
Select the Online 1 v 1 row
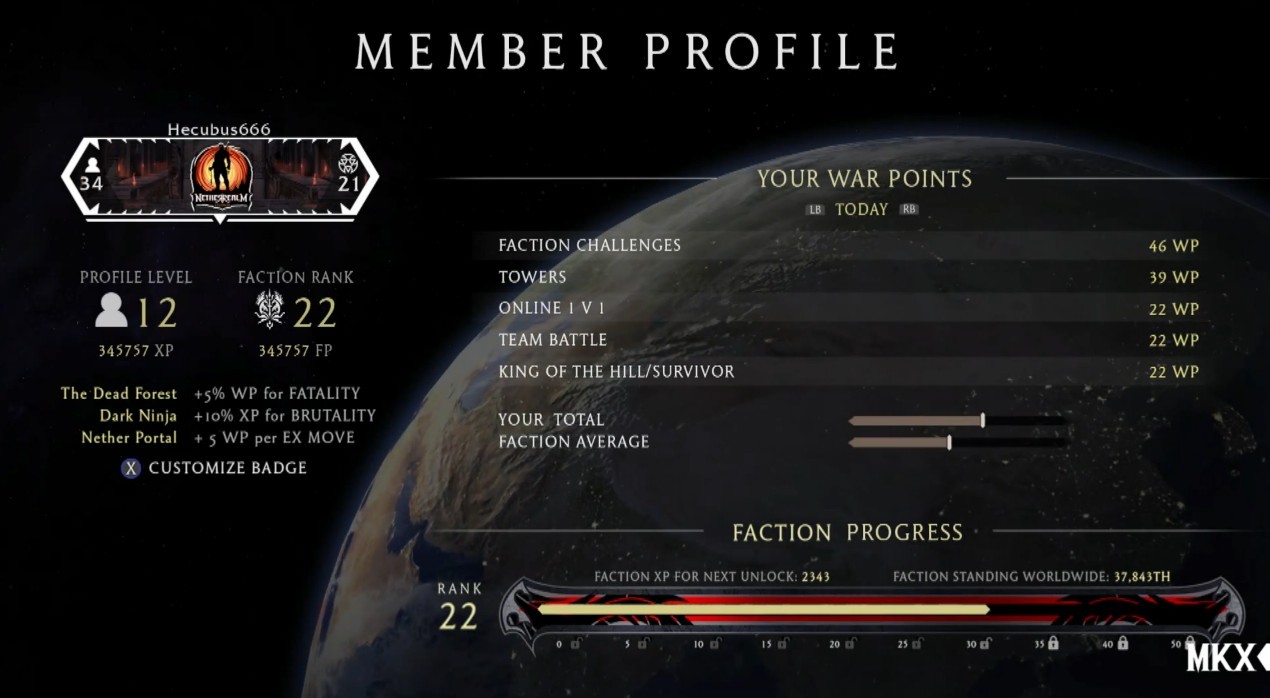(848, 309)
